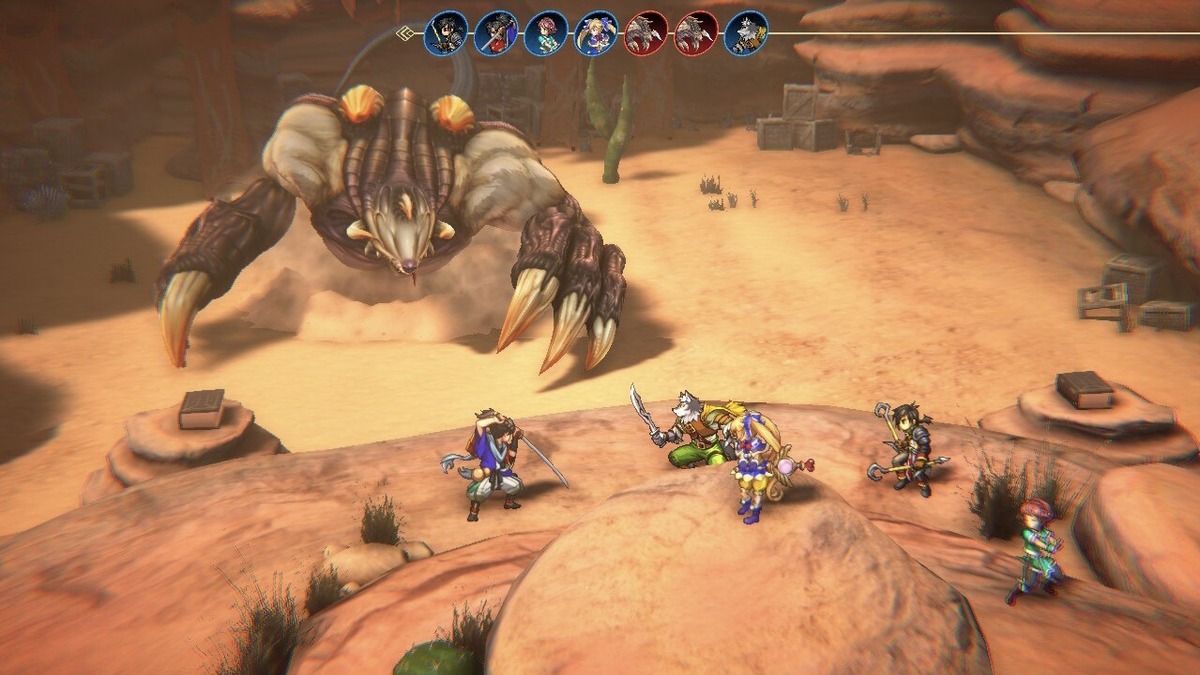The height and width of the screenshot is (675, 1200).
Task: Click the swordsman in red turn portrait
Action: 496,34
